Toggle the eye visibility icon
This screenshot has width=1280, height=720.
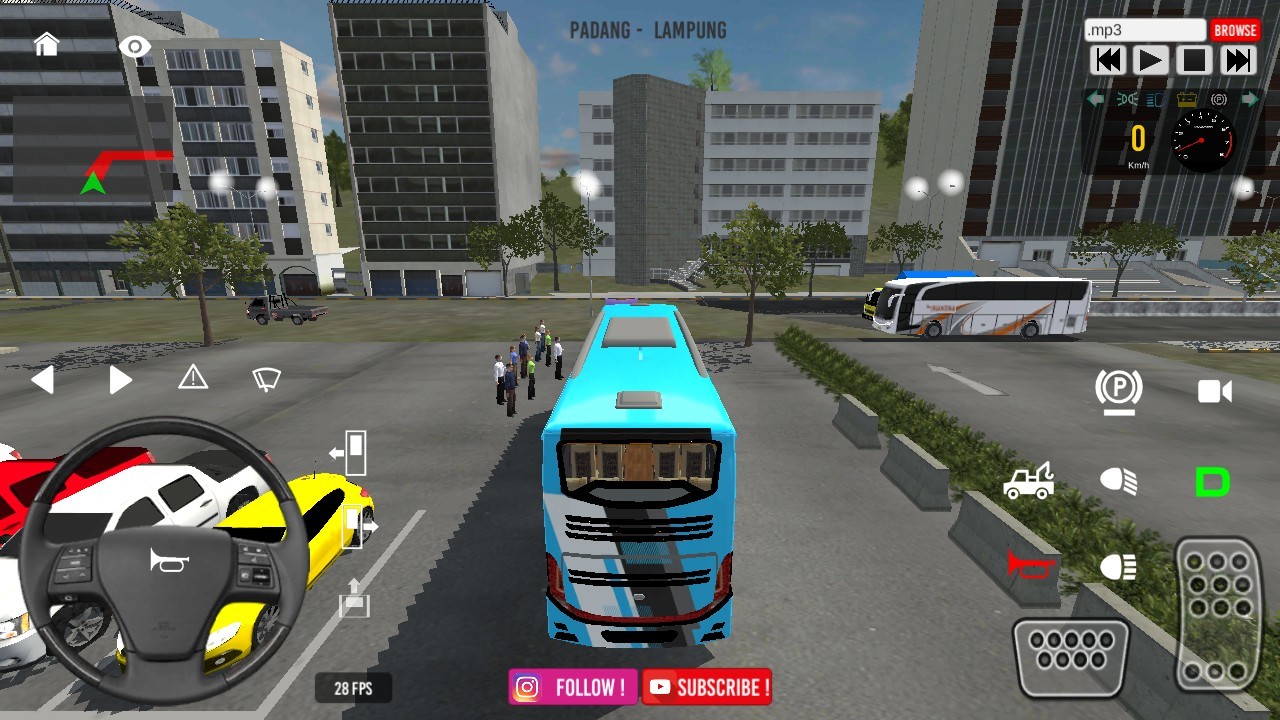coord(134,47)
